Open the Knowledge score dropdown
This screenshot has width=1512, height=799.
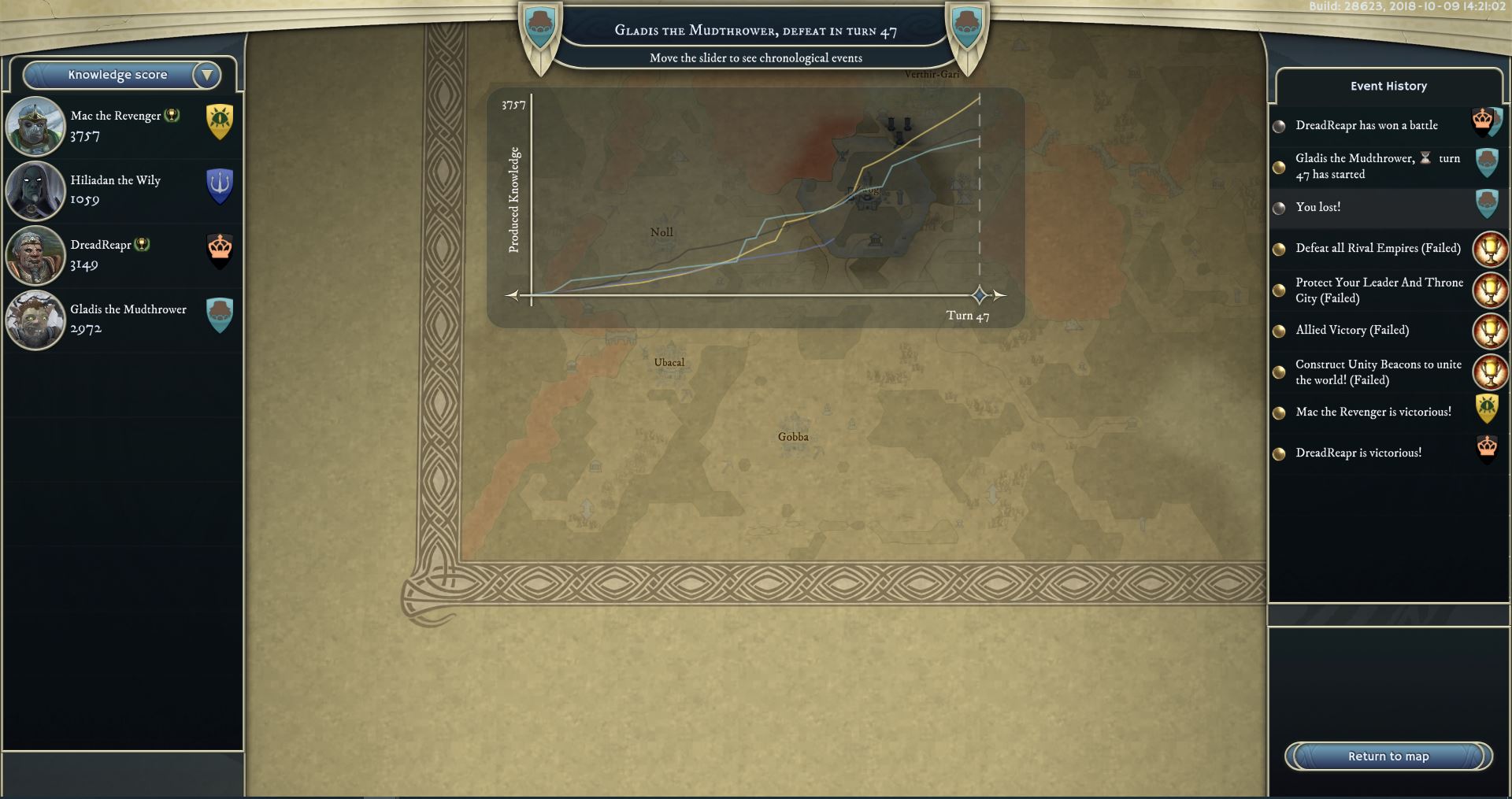(x=122, y=75)
